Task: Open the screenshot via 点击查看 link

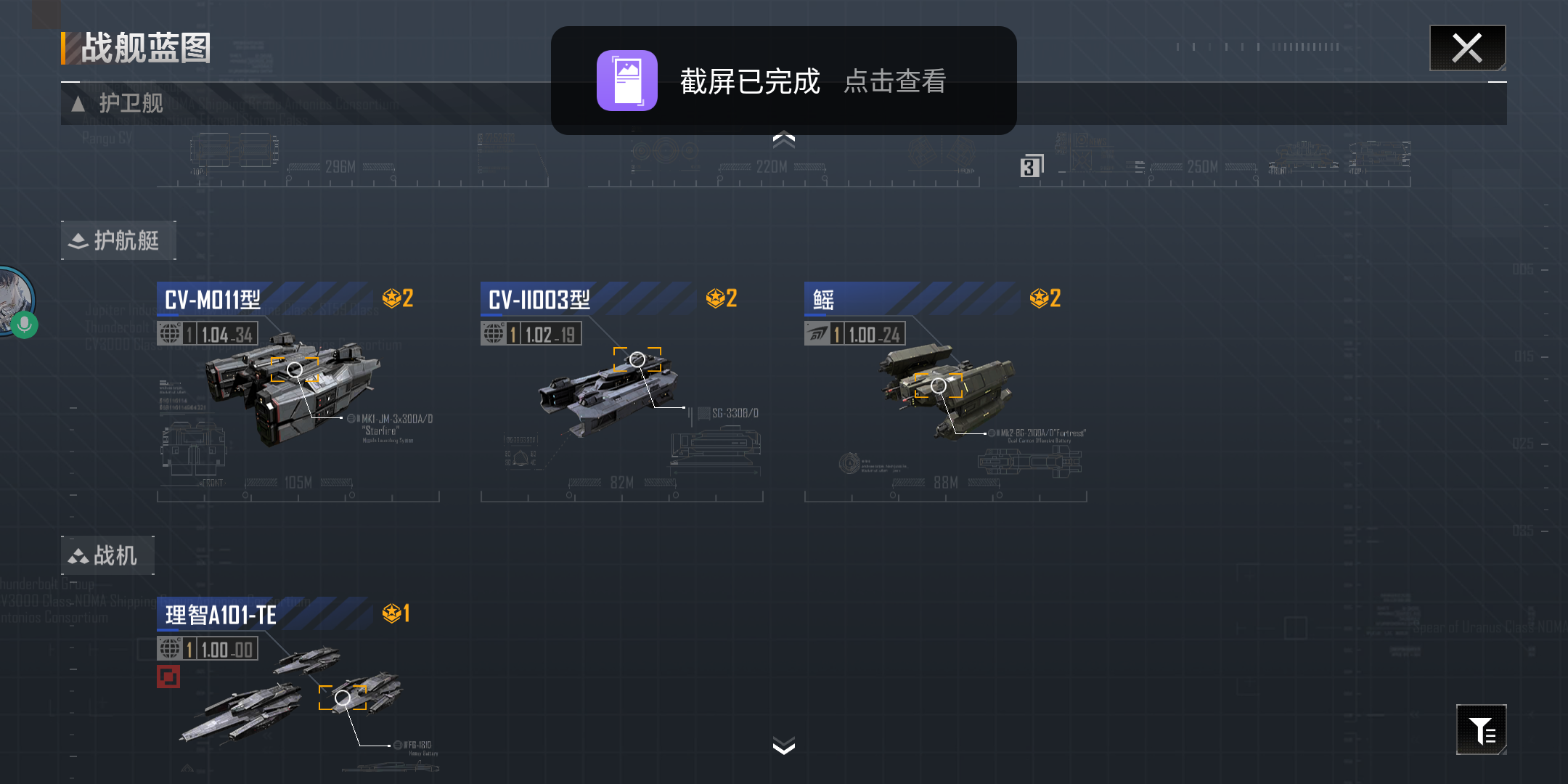Action: point(895,82)
